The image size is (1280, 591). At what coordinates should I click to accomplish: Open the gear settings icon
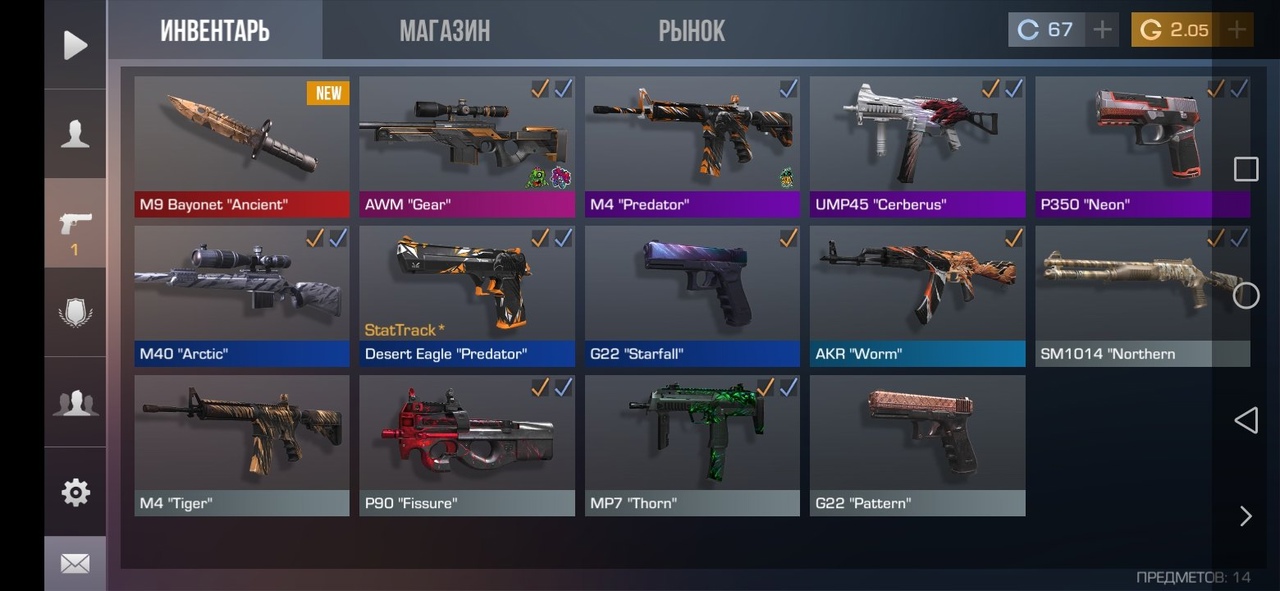tap(75, 492)
